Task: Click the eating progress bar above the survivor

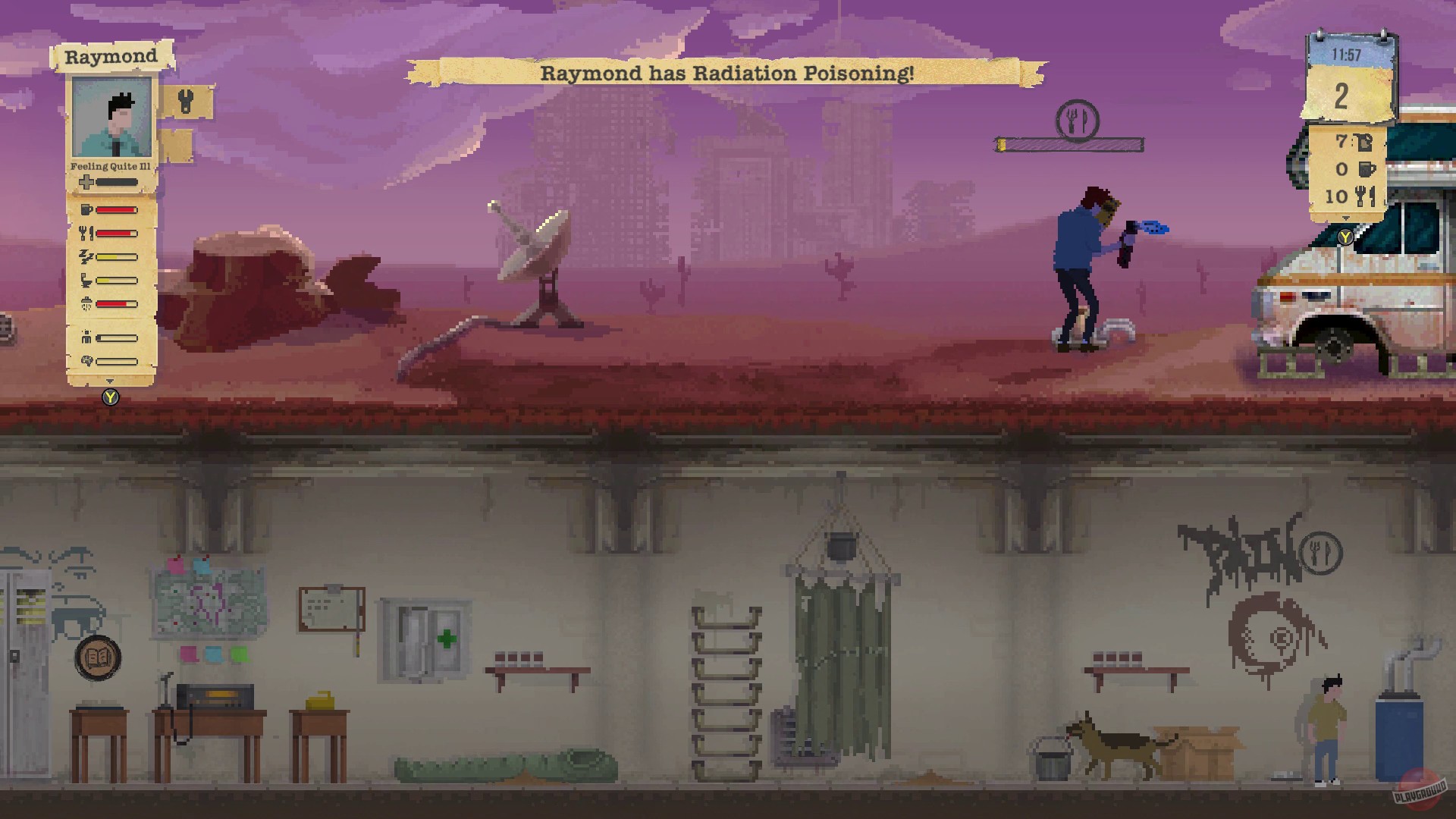Action: 1067,143
